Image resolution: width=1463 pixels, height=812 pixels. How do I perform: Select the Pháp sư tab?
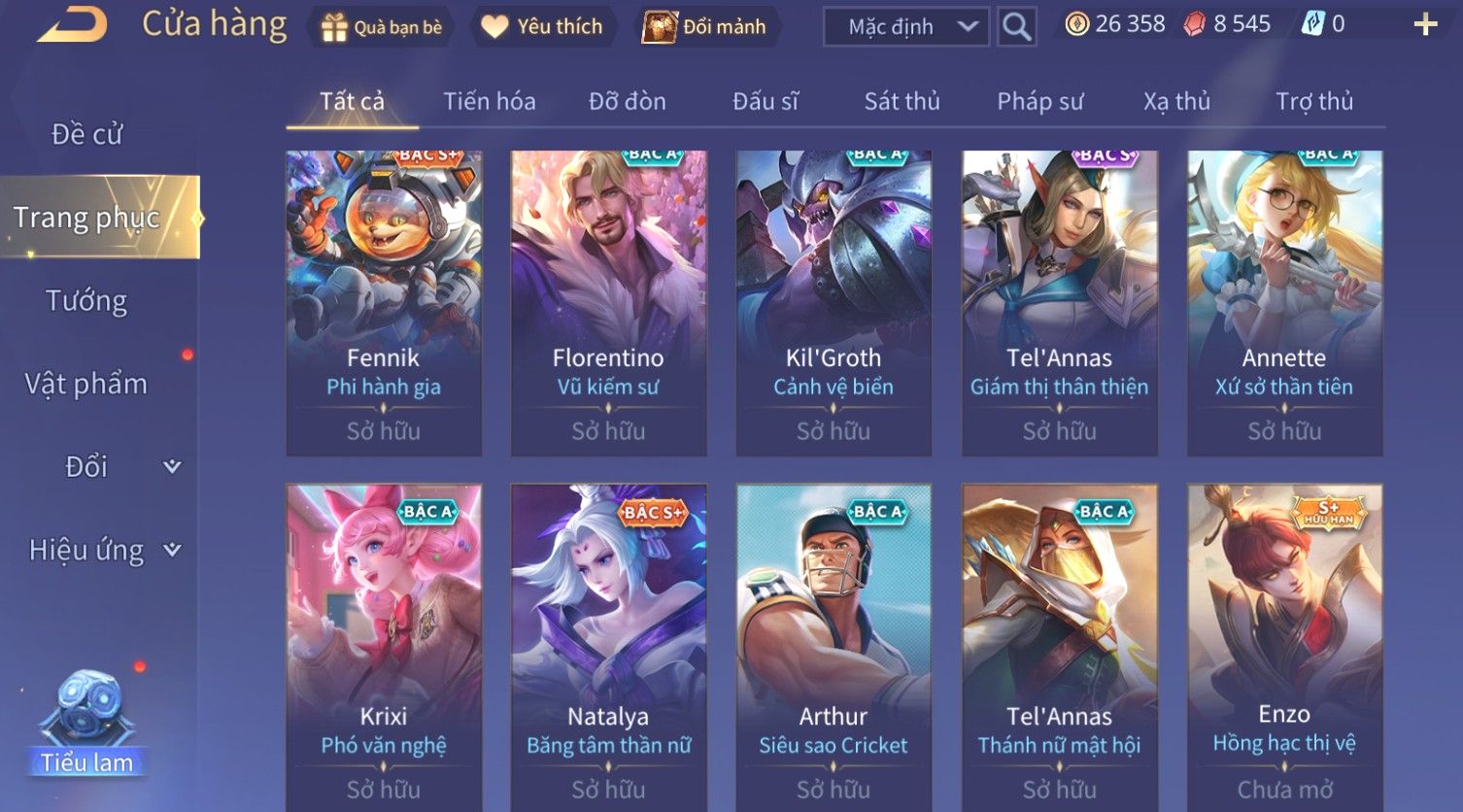tap(1039, 101)
